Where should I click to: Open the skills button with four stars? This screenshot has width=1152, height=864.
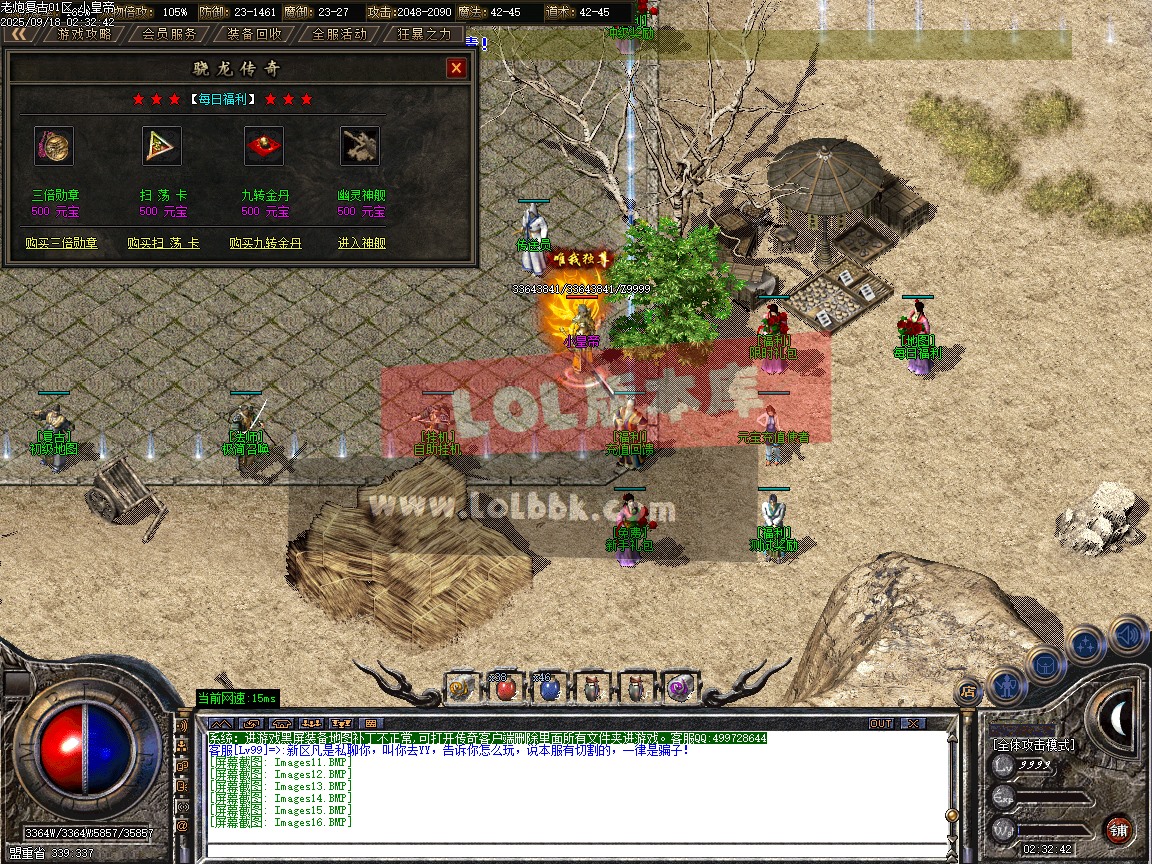click(1085, 644)
